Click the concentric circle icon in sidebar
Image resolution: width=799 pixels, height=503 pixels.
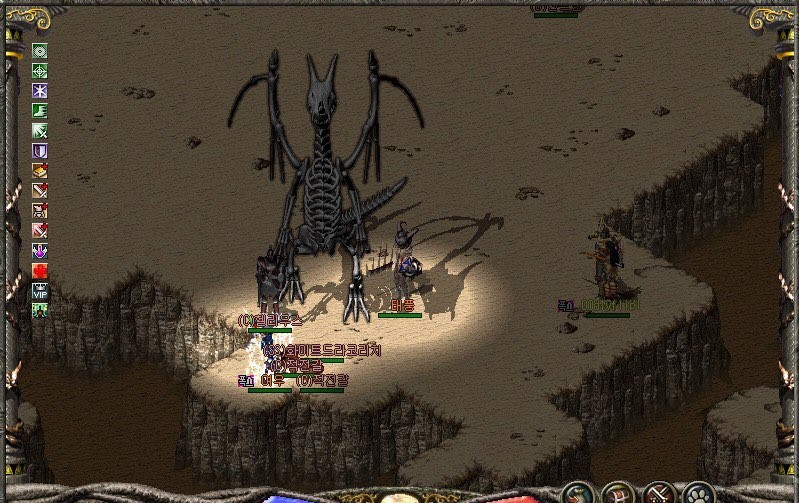pos(40,51)
